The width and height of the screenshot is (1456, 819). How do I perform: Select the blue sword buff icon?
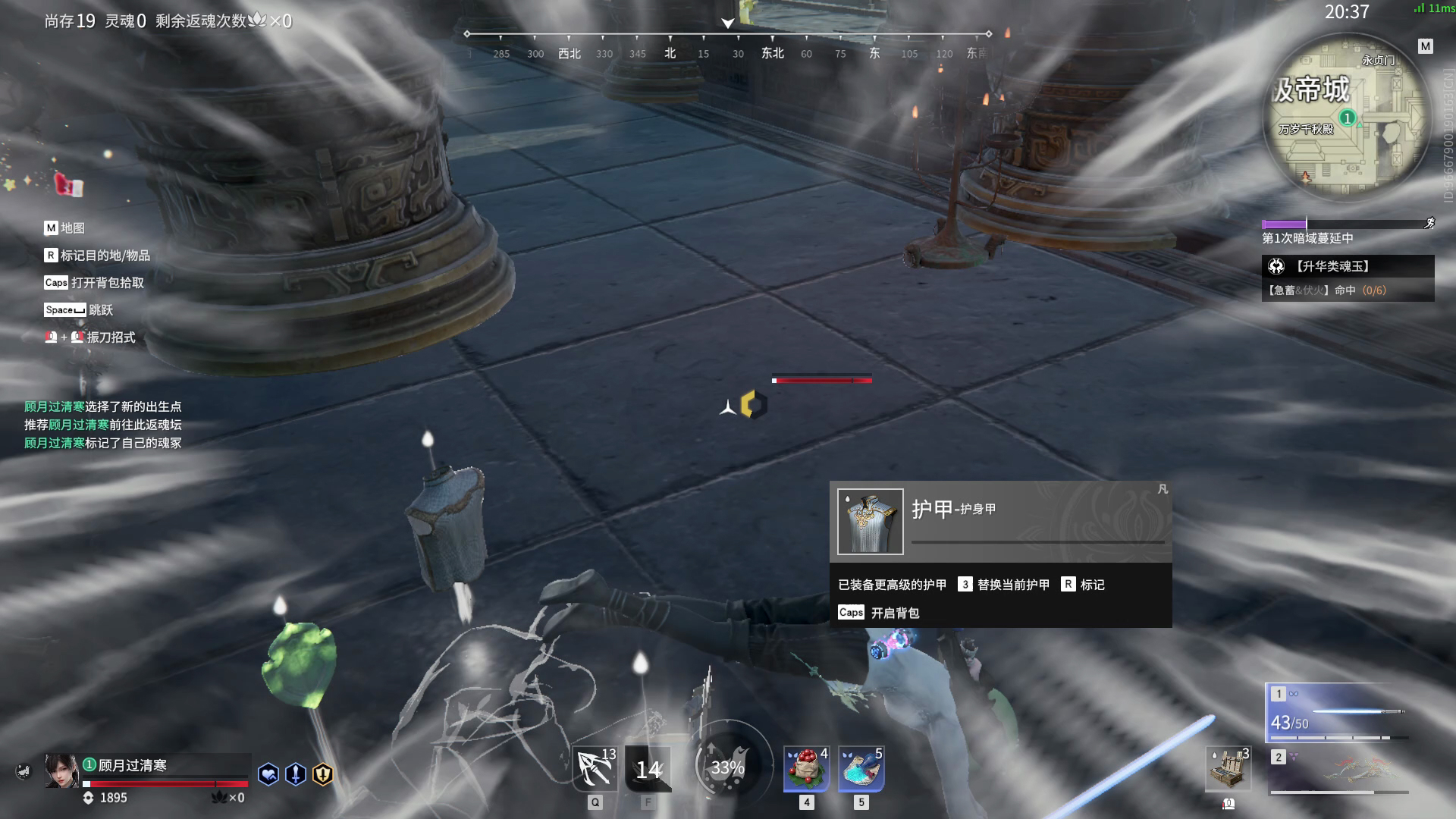point(296,774)
